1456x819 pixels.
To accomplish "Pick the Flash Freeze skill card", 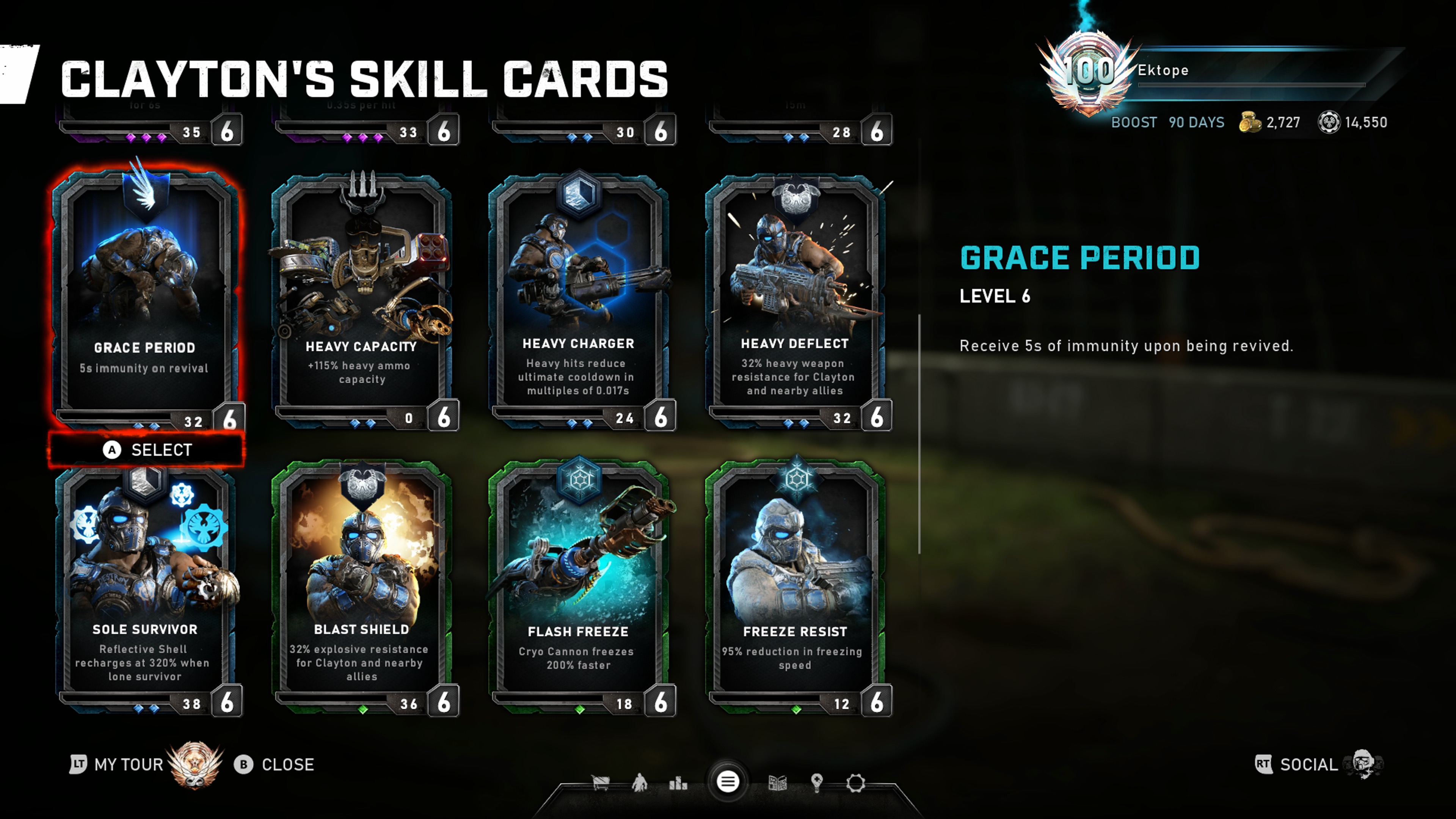I will pyautogui.click(x=578, y=588).
